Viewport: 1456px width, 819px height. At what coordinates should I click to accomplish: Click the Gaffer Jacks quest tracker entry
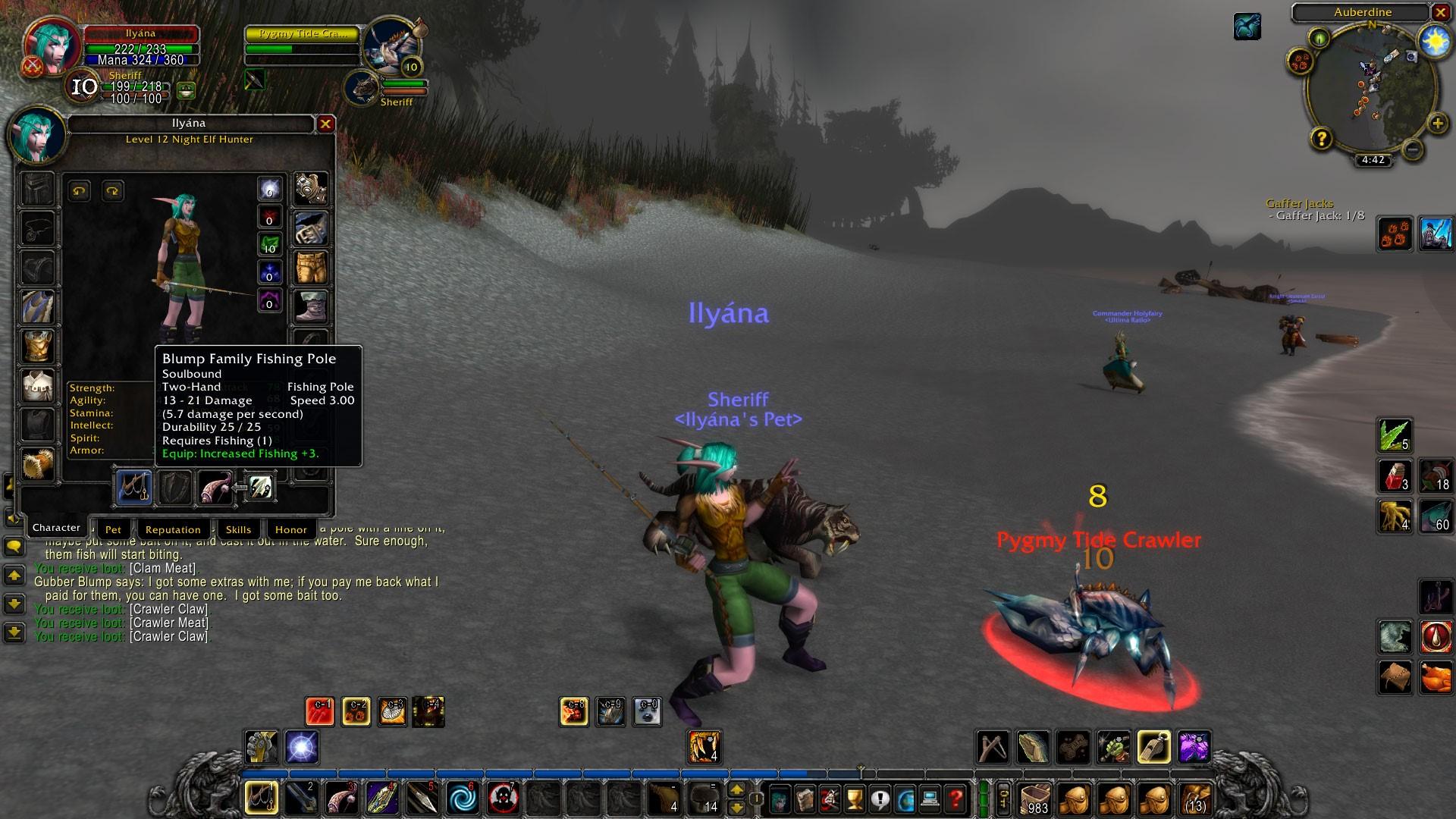[x=1300, y=203]
